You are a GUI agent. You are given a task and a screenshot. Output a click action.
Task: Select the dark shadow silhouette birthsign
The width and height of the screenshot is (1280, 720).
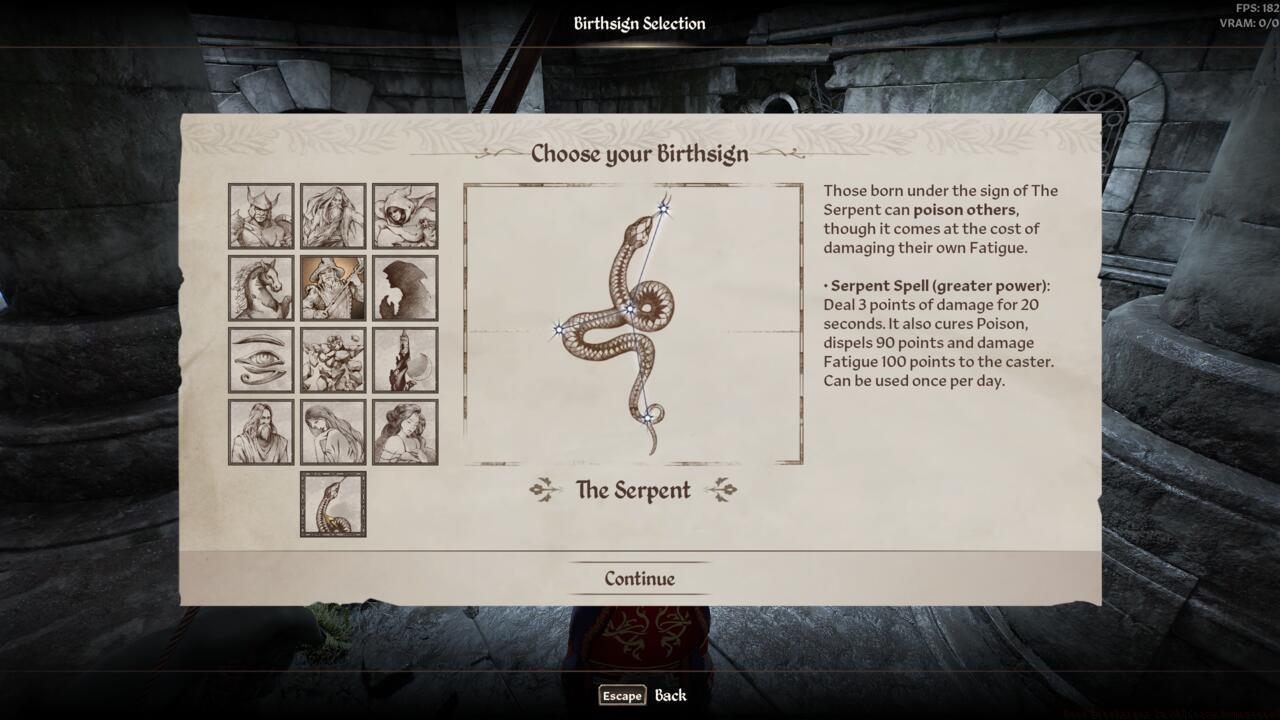pyautogui.click(x=405, y=288)
